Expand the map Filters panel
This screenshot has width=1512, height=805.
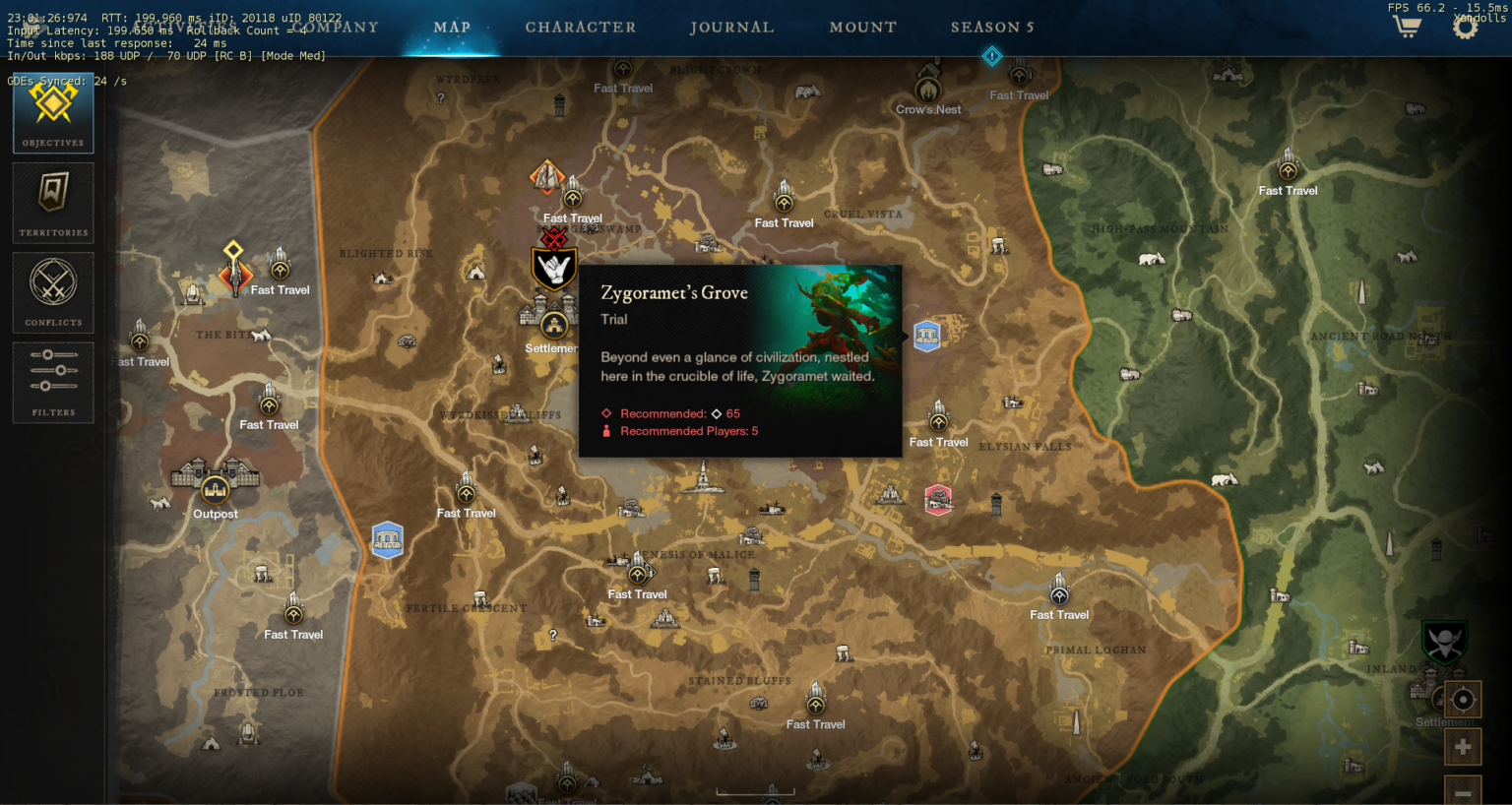(x=52, y=382)
